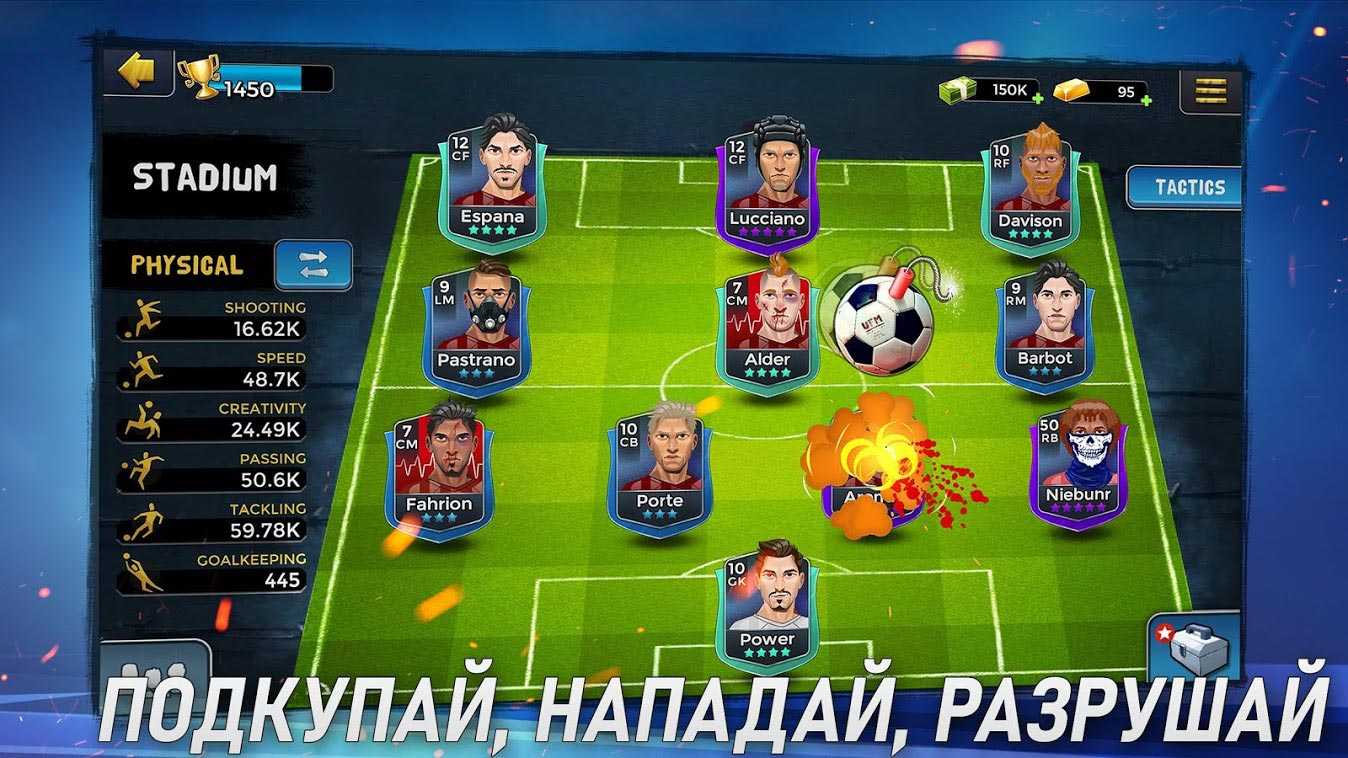Select the Espana player card
This screenshot has height=758, width=1348.
pos(492,180)
